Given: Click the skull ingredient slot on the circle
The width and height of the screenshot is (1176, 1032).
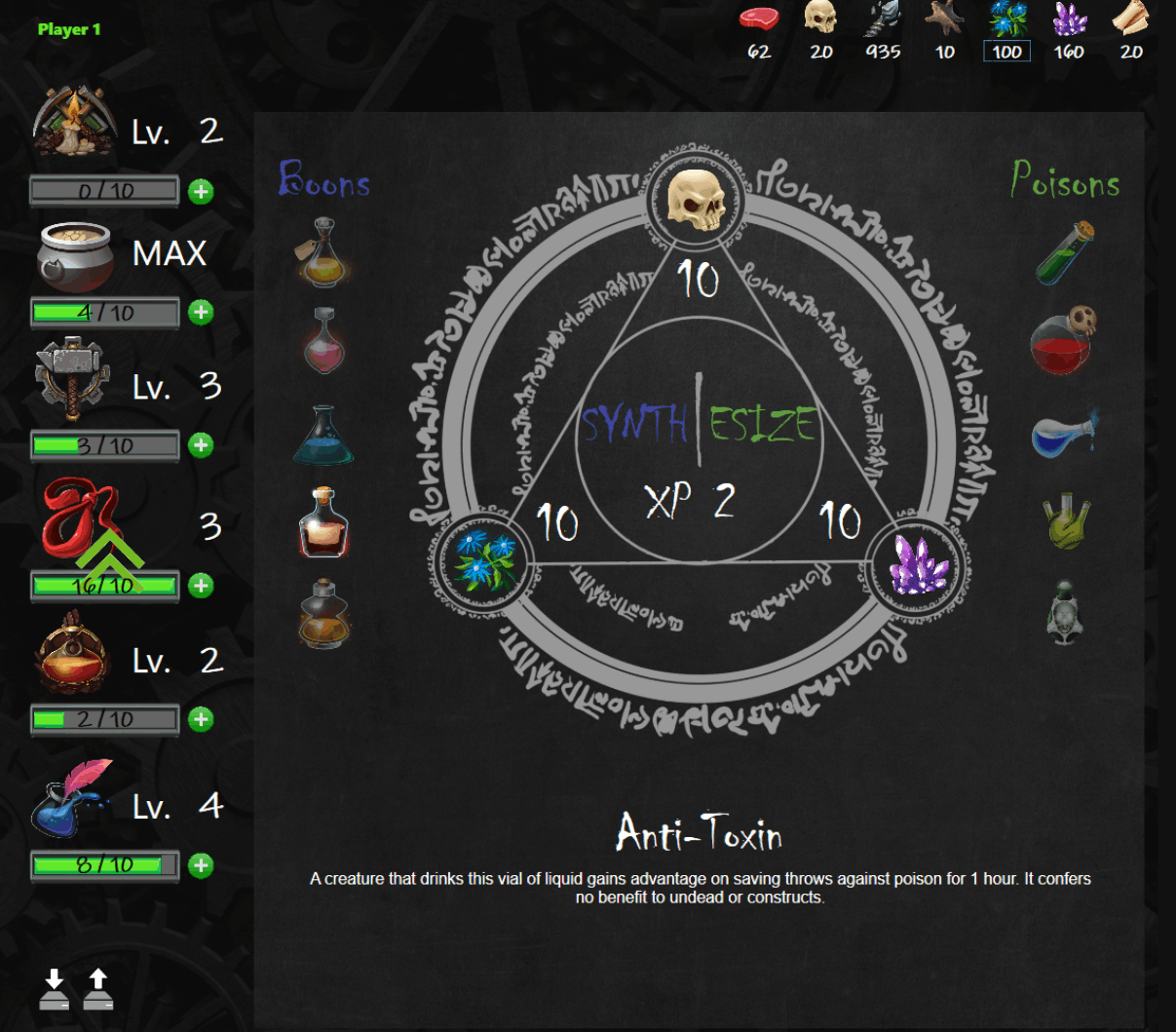Looking at the screenshot, I should coord(696,200).
